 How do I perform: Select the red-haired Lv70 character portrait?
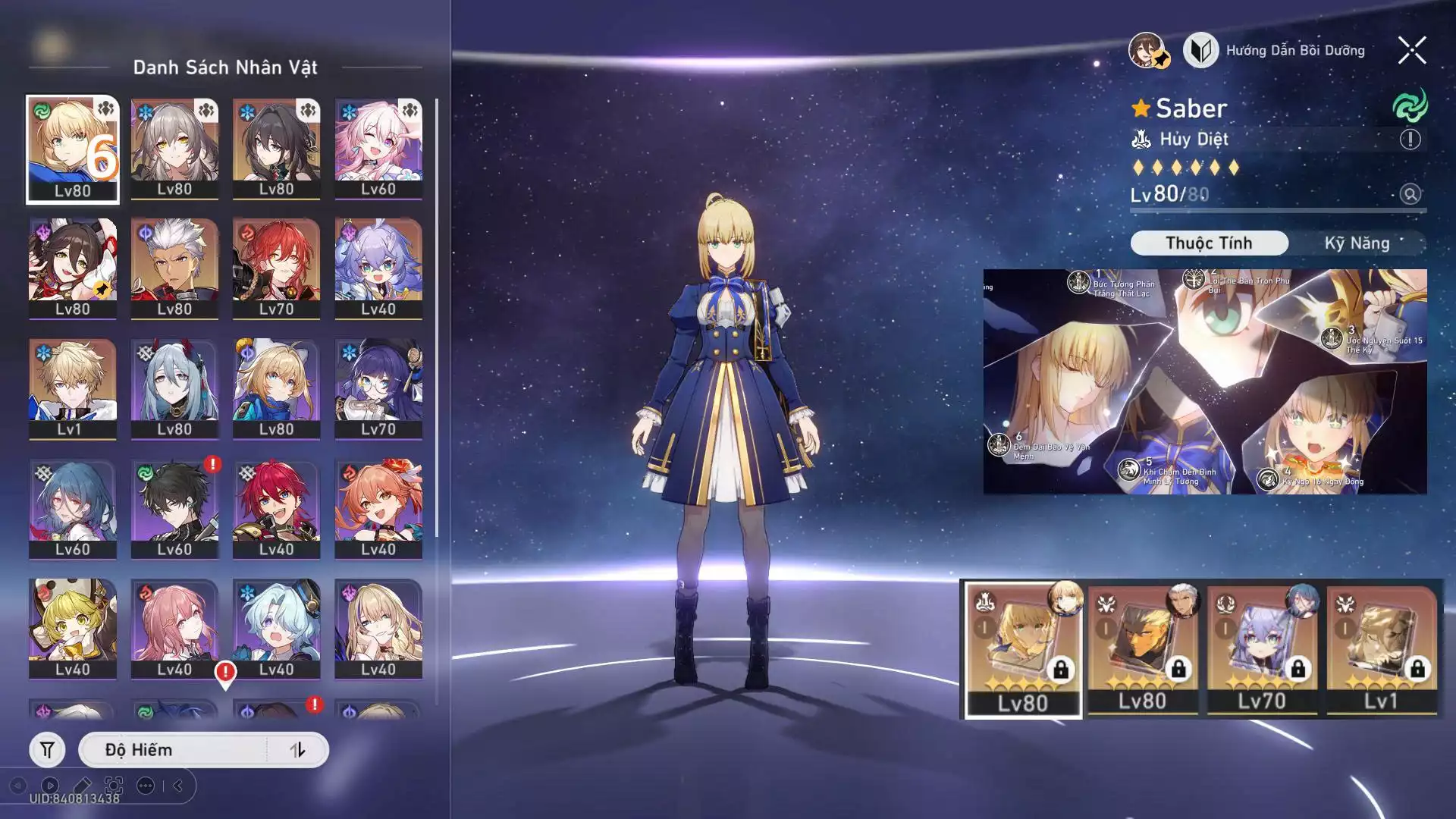pos(276,268)
